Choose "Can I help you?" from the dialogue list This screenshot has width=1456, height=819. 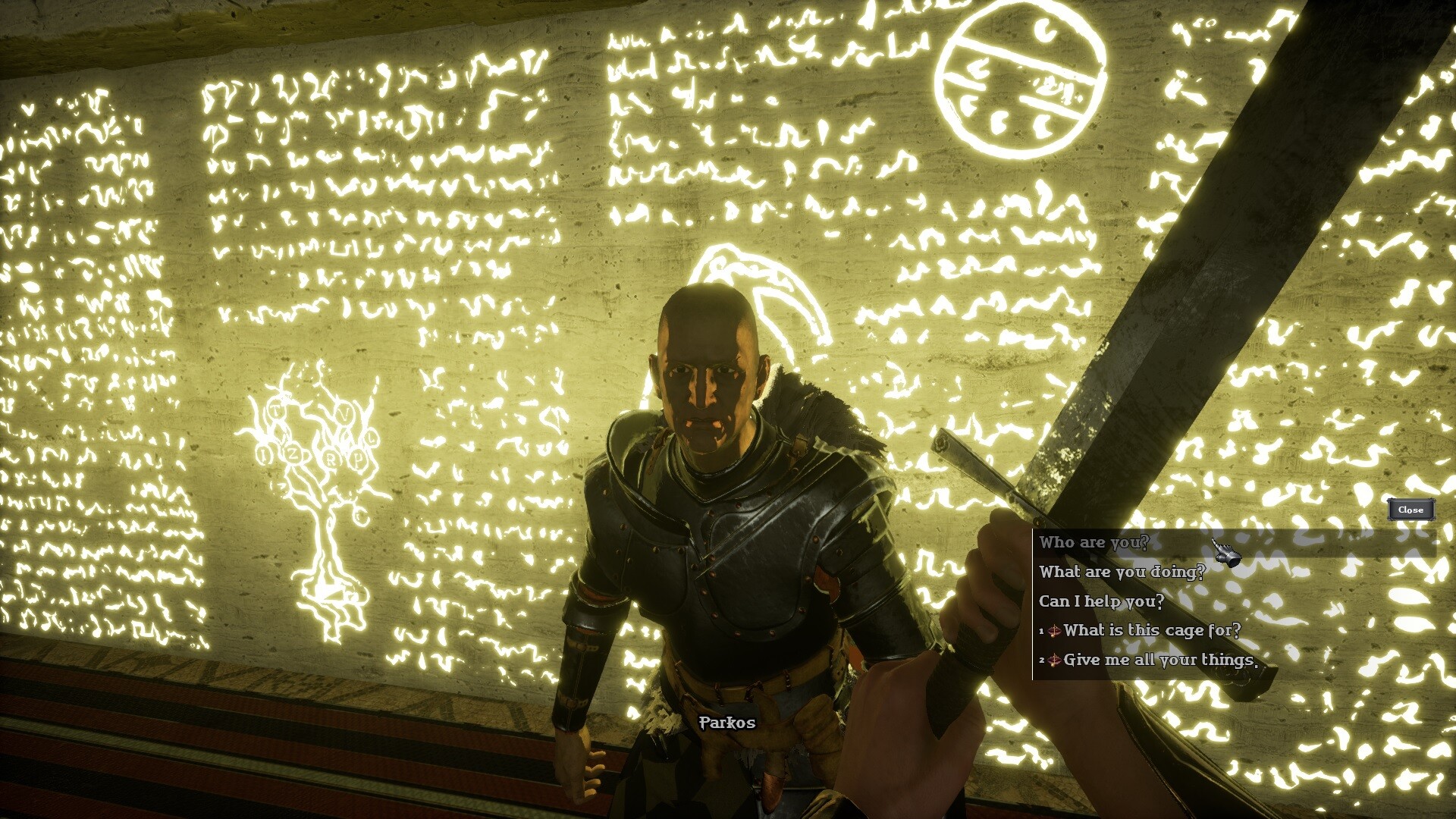click(1101, 601)
